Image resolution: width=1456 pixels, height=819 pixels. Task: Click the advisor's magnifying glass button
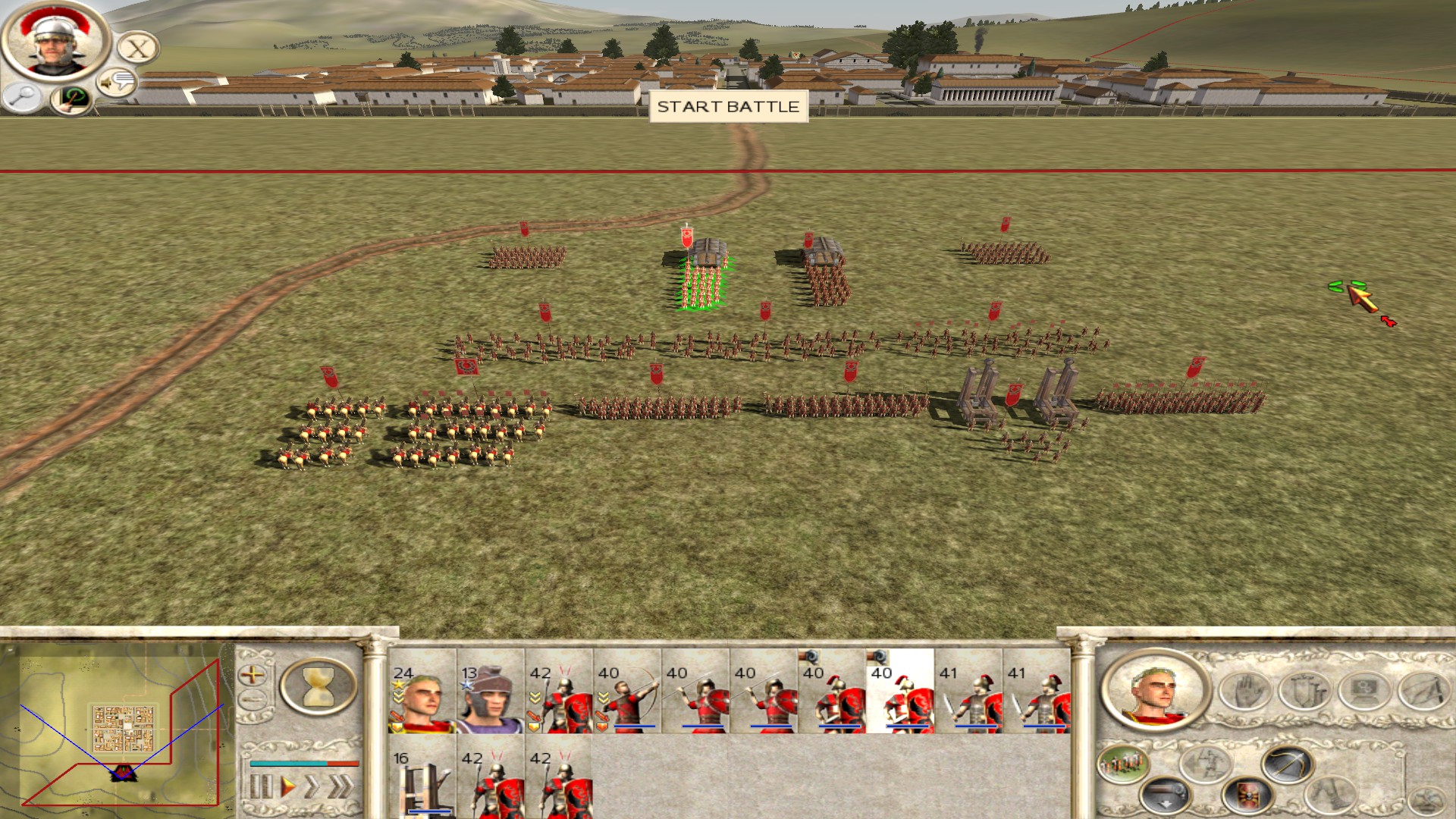point(23,96)
